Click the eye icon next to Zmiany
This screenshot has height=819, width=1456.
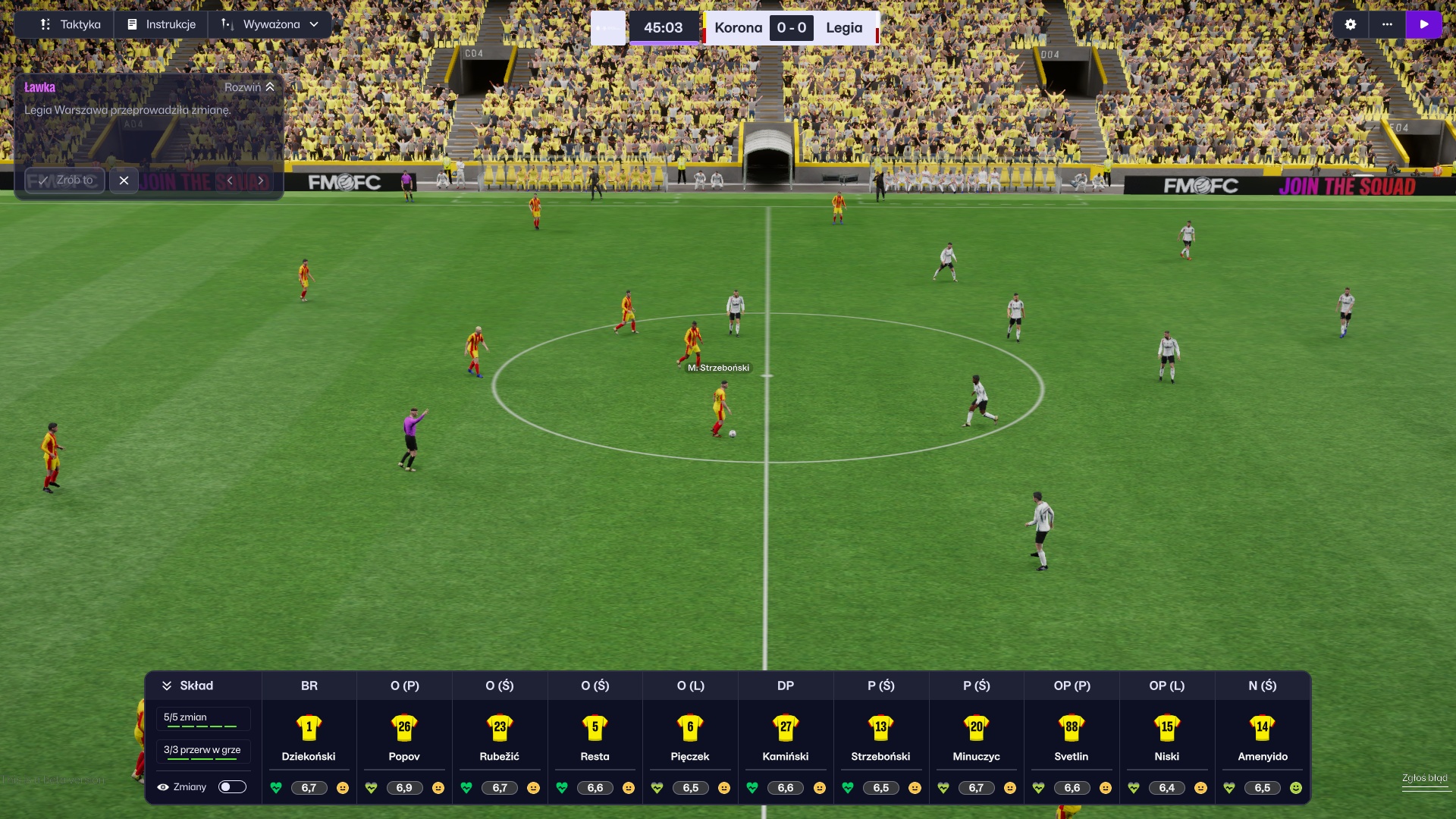pyautogui.click(x=163, y=787)
